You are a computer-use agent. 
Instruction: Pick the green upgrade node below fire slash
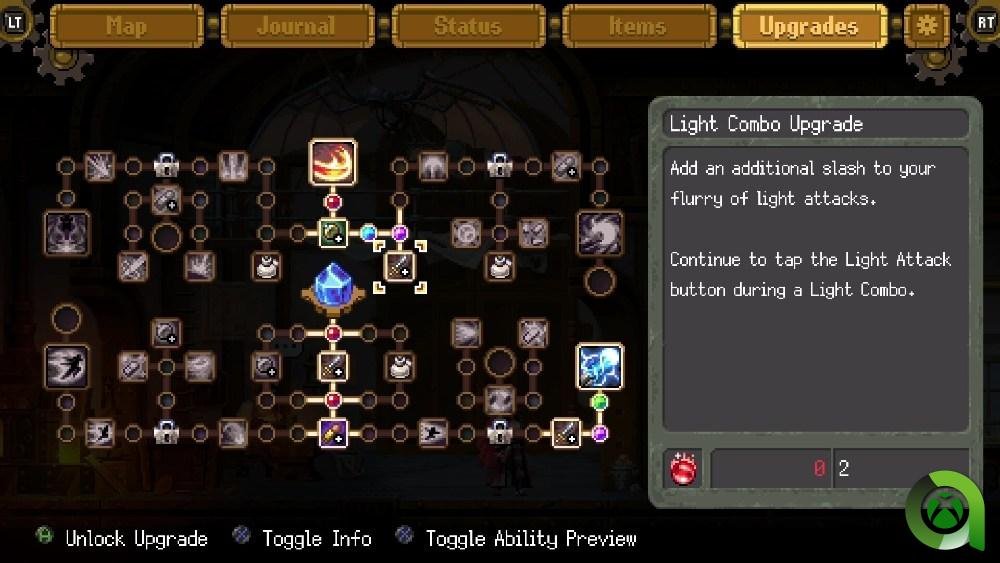click(333, 233)
